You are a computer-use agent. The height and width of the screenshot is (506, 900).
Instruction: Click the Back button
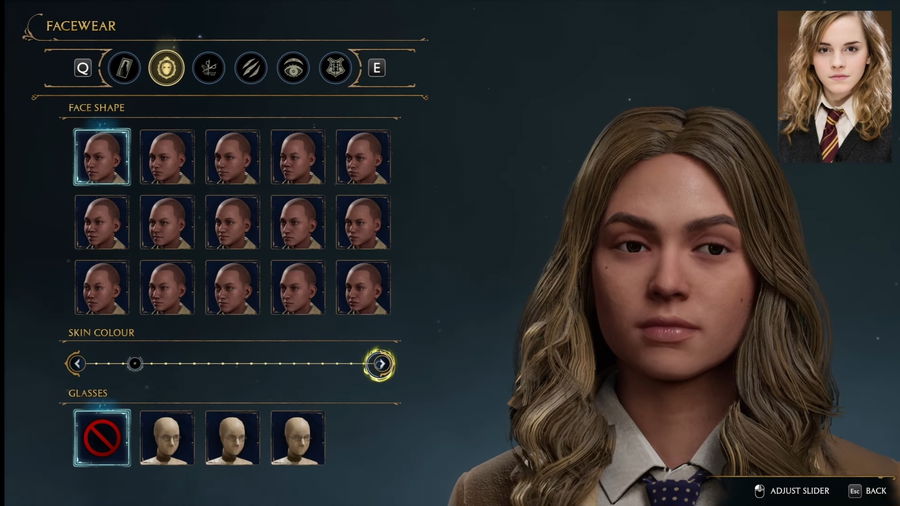pos(868,491)
